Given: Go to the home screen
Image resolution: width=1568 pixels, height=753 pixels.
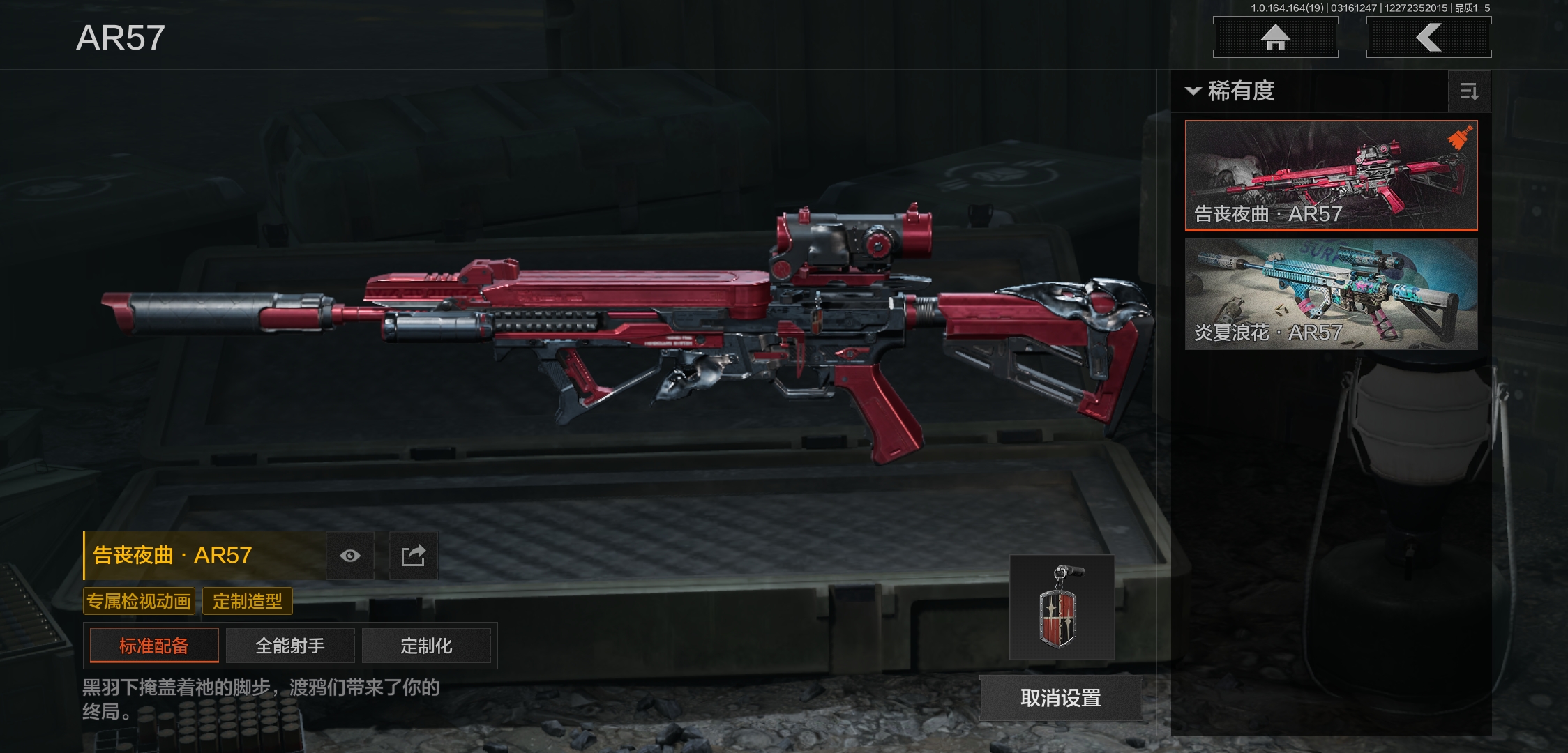Looking at the screenshot, I should pyautogui.click(x=1275, y=37).
